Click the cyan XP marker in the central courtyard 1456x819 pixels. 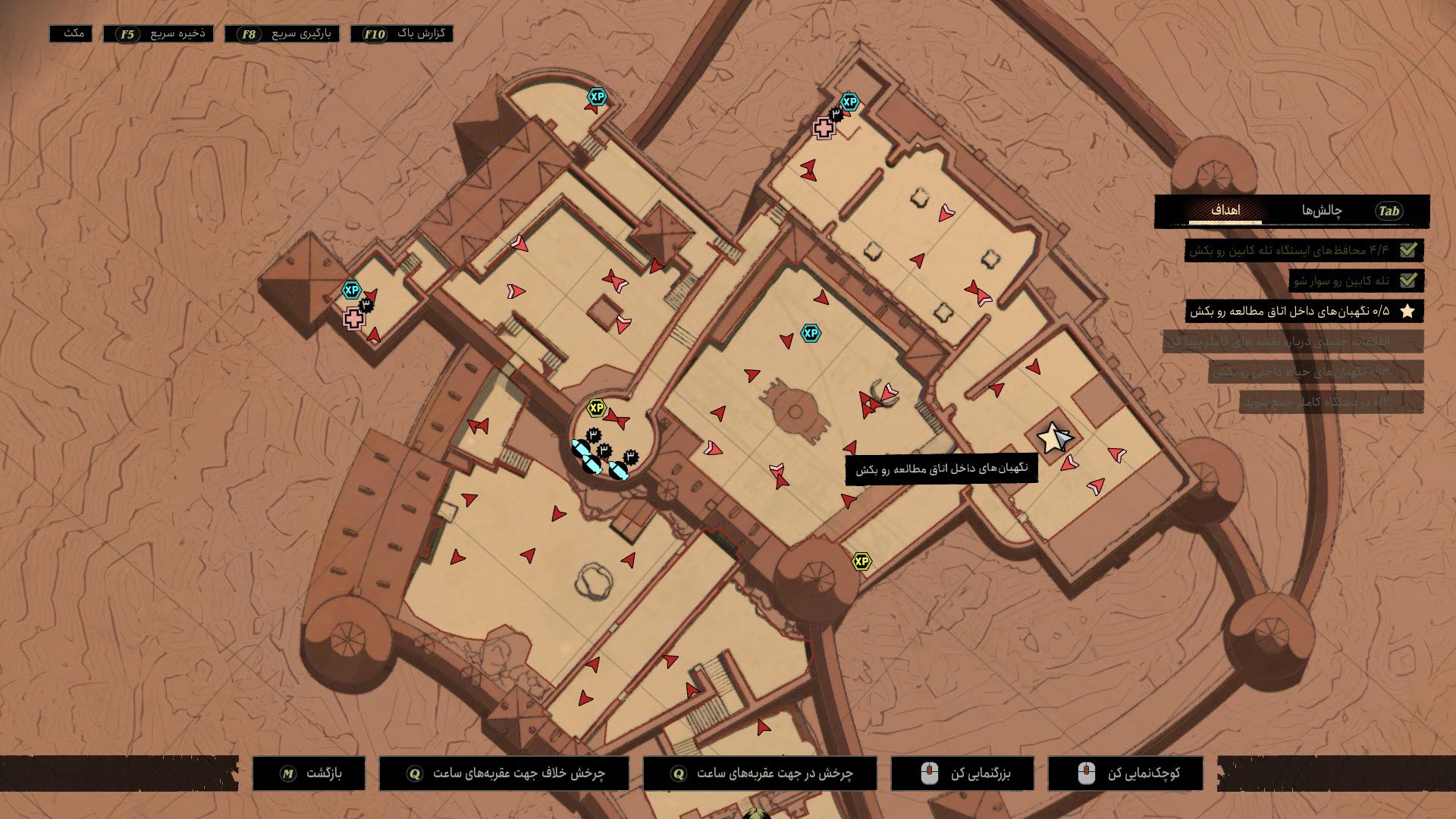pyautogui.click(x=811, y=333)
